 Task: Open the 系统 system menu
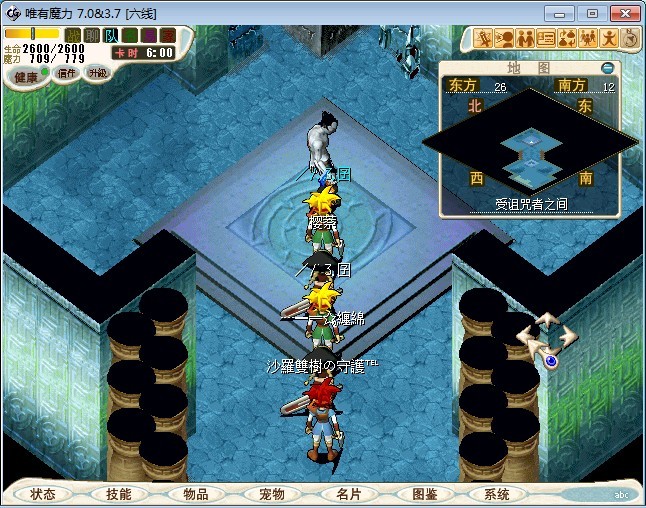496,494
